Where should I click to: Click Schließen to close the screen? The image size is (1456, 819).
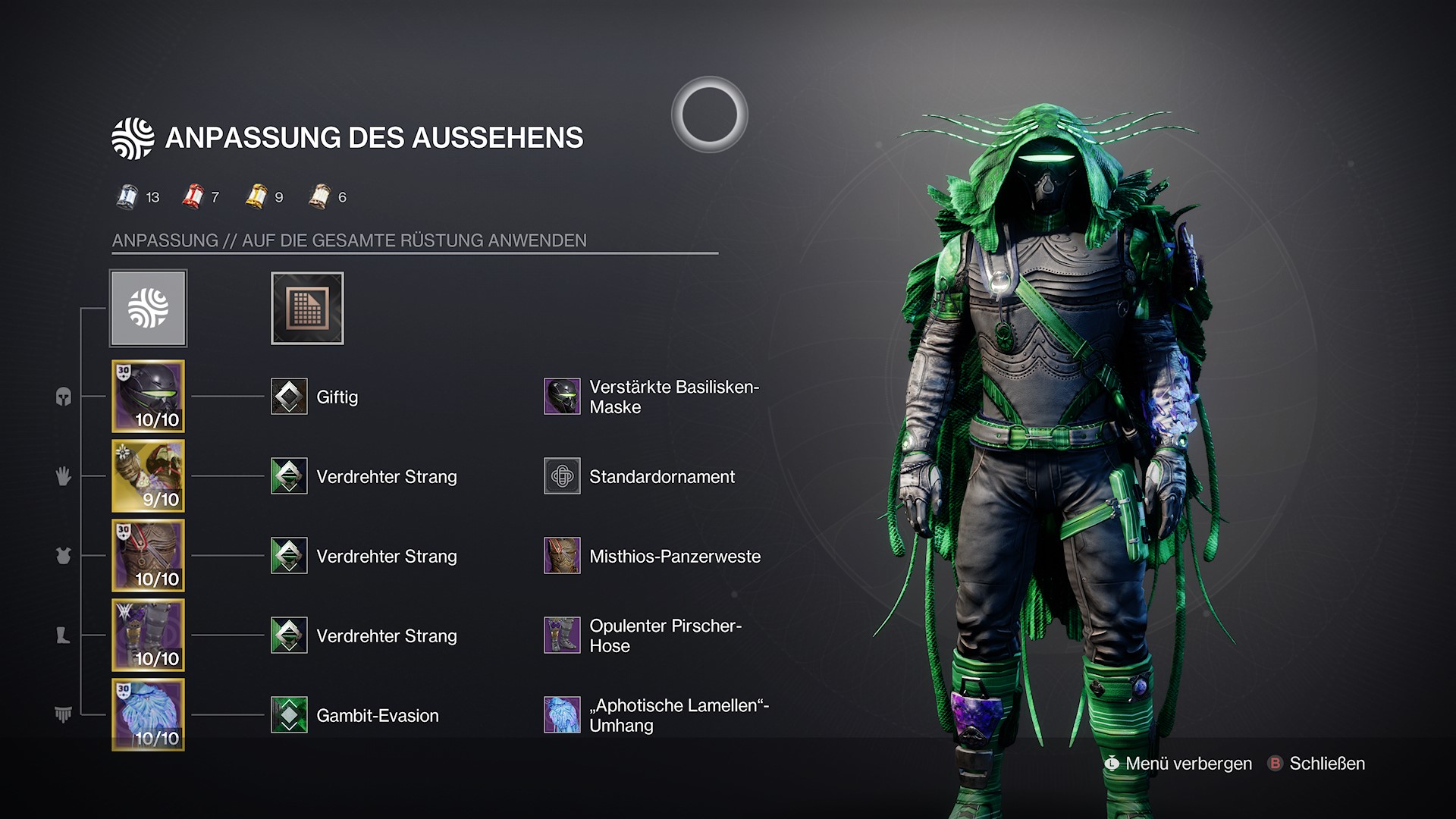click(x=1317, y=764)
